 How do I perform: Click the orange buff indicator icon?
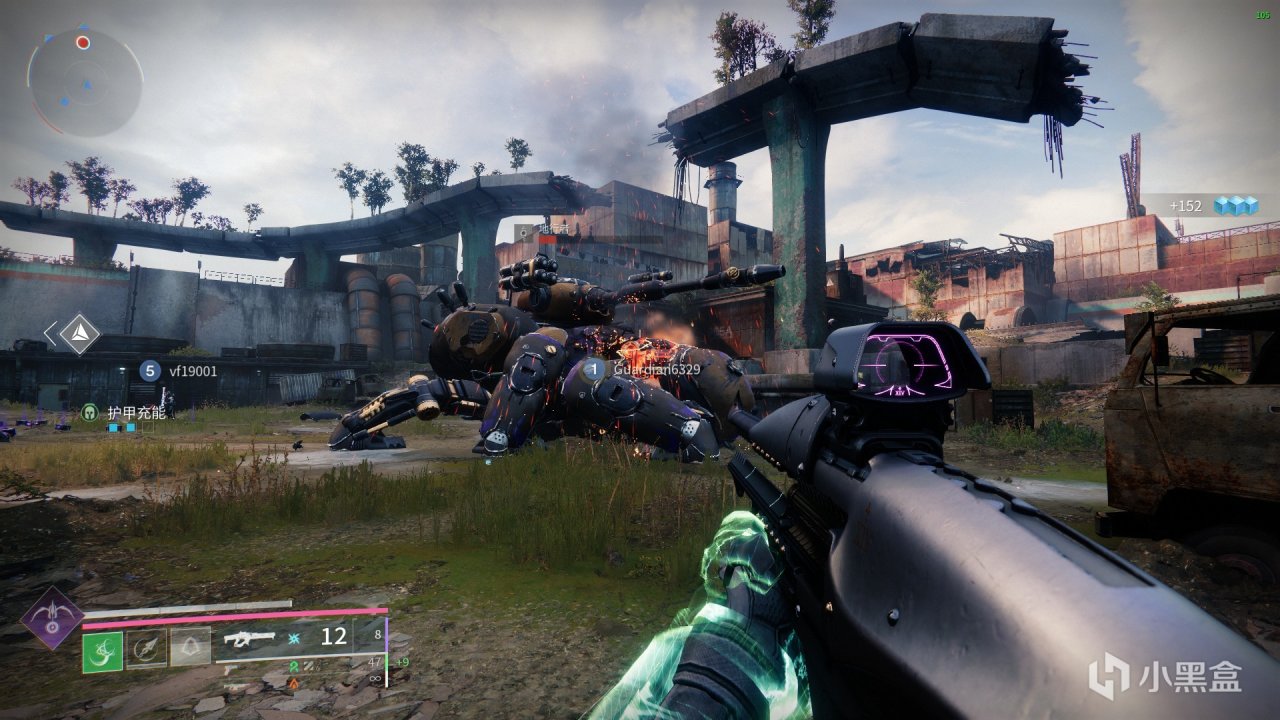point(293,683)
